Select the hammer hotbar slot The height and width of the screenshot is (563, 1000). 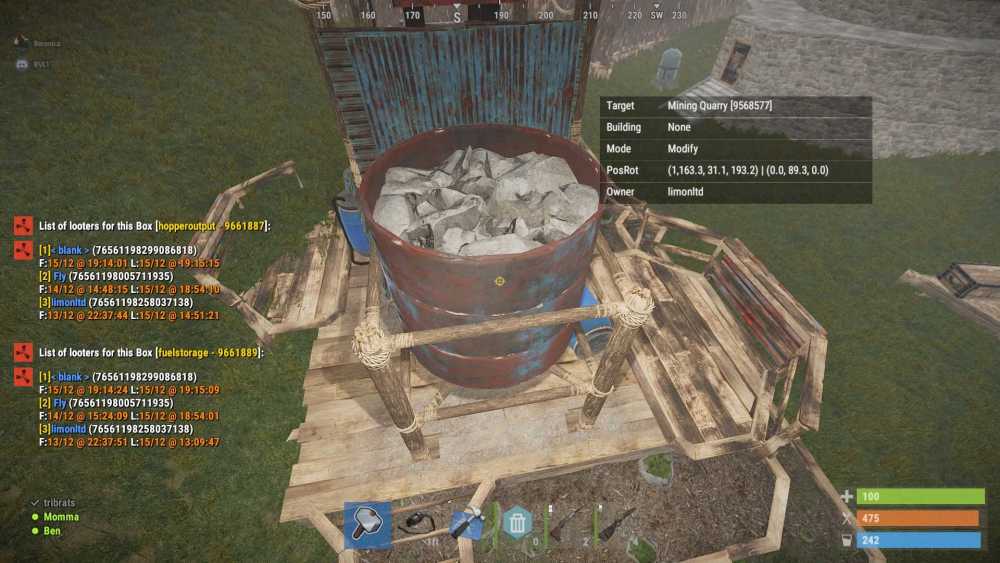coord(367,524)
